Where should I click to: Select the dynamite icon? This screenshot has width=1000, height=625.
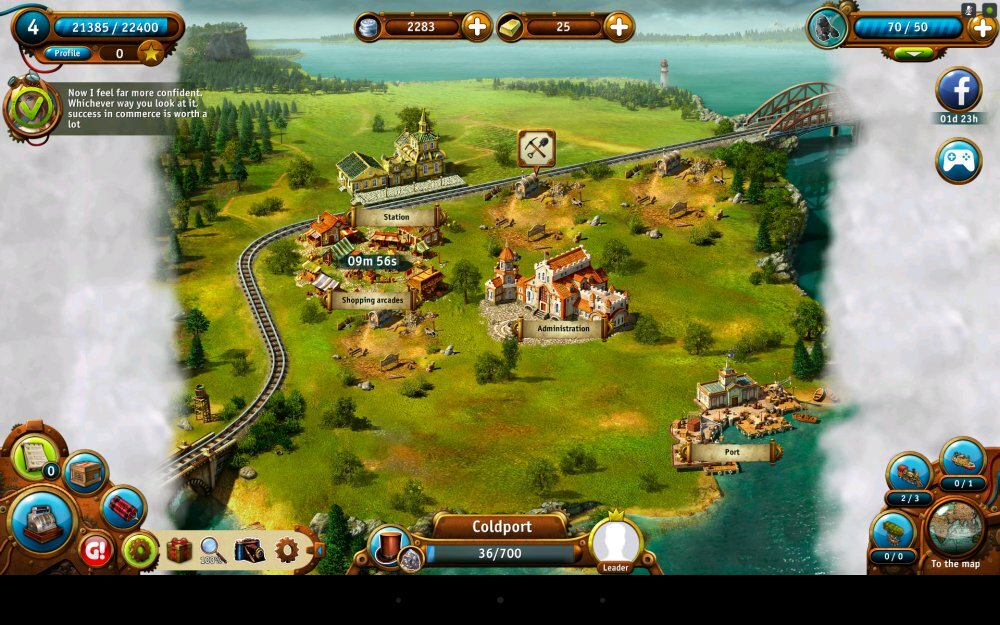tap(123, 507)
